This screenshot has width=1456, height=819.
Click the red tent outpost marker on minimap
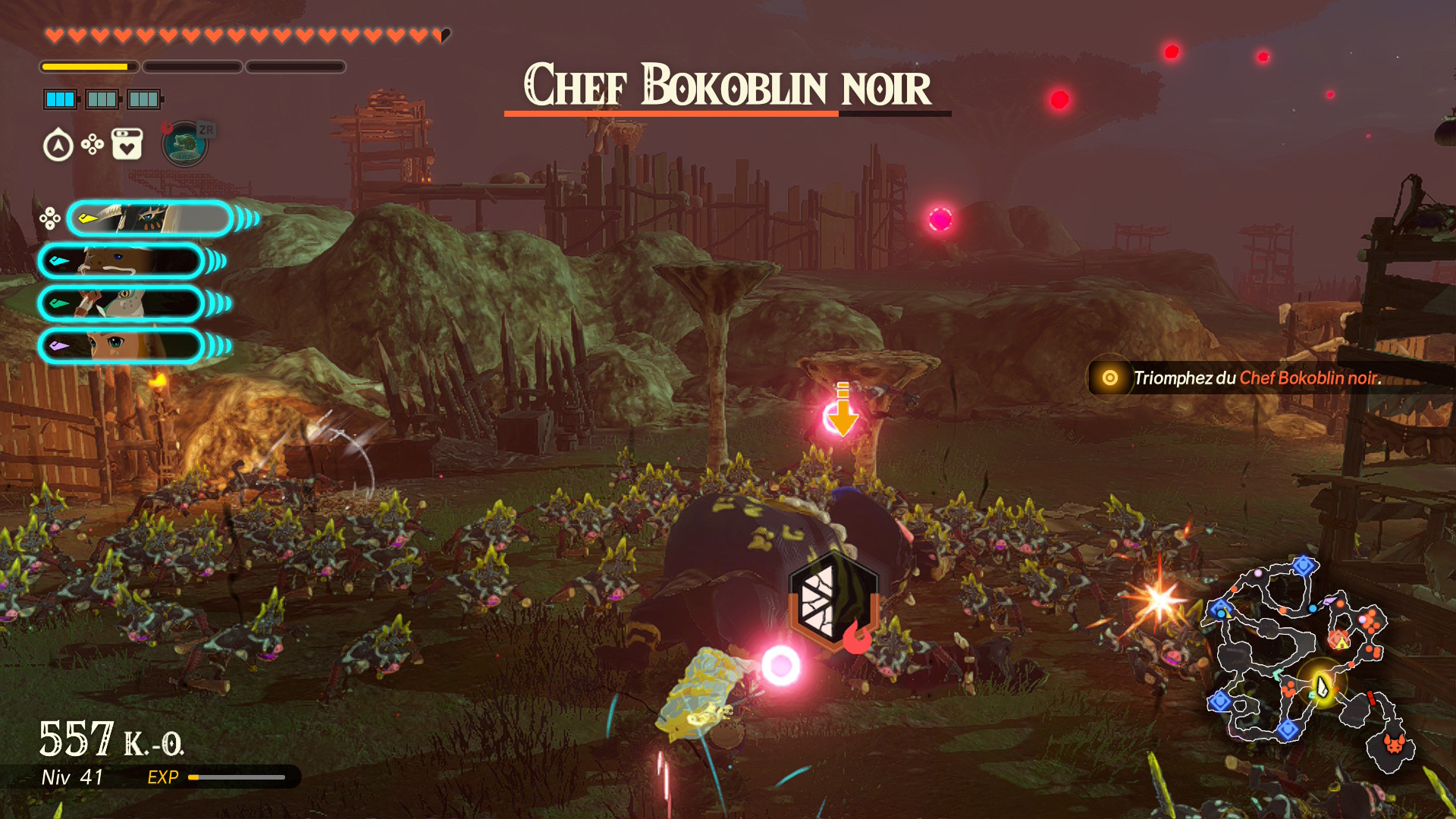(x=1340, y=641)
